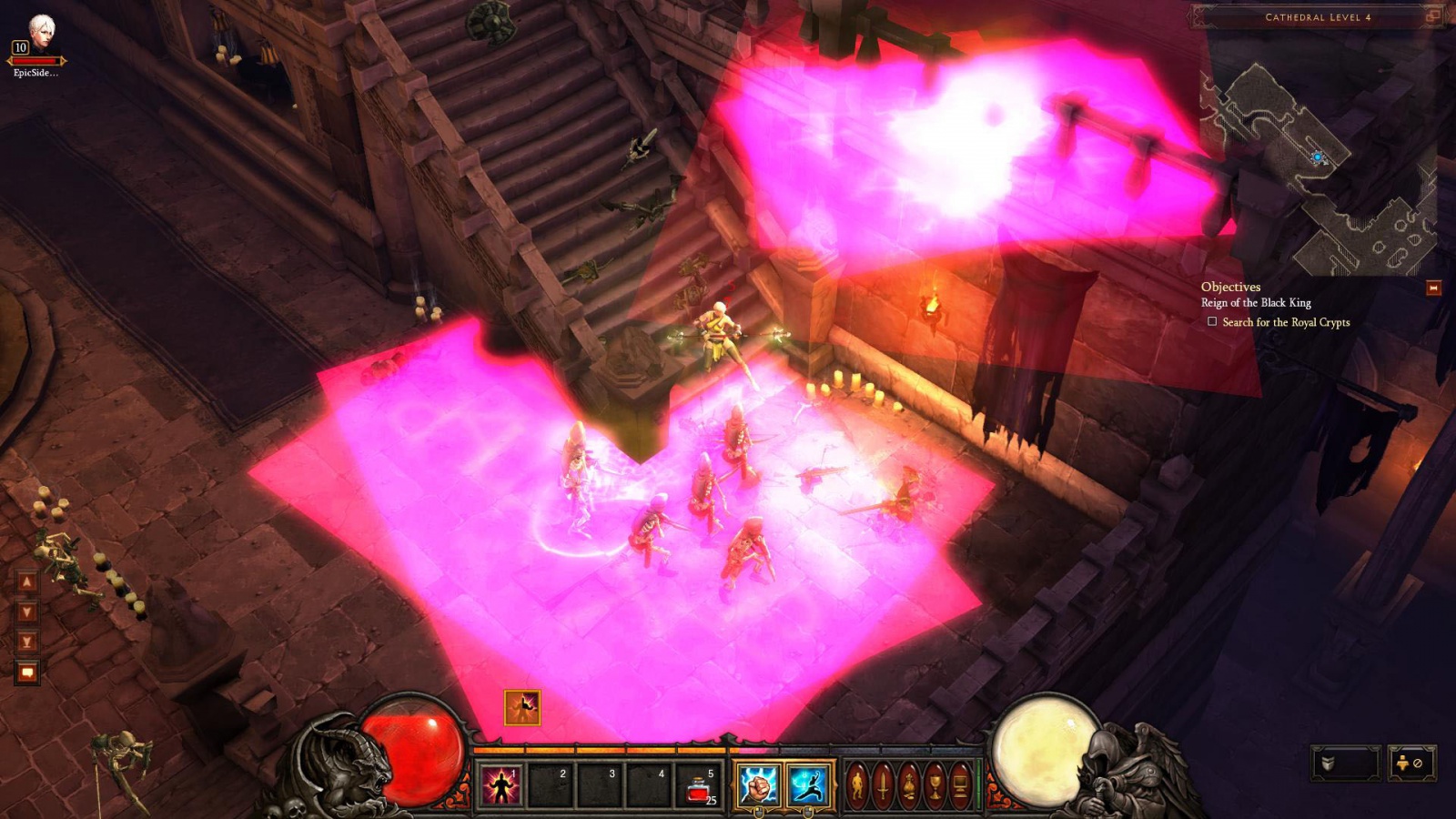Open the character menu with the figure icon

click(x=857, y=784)
